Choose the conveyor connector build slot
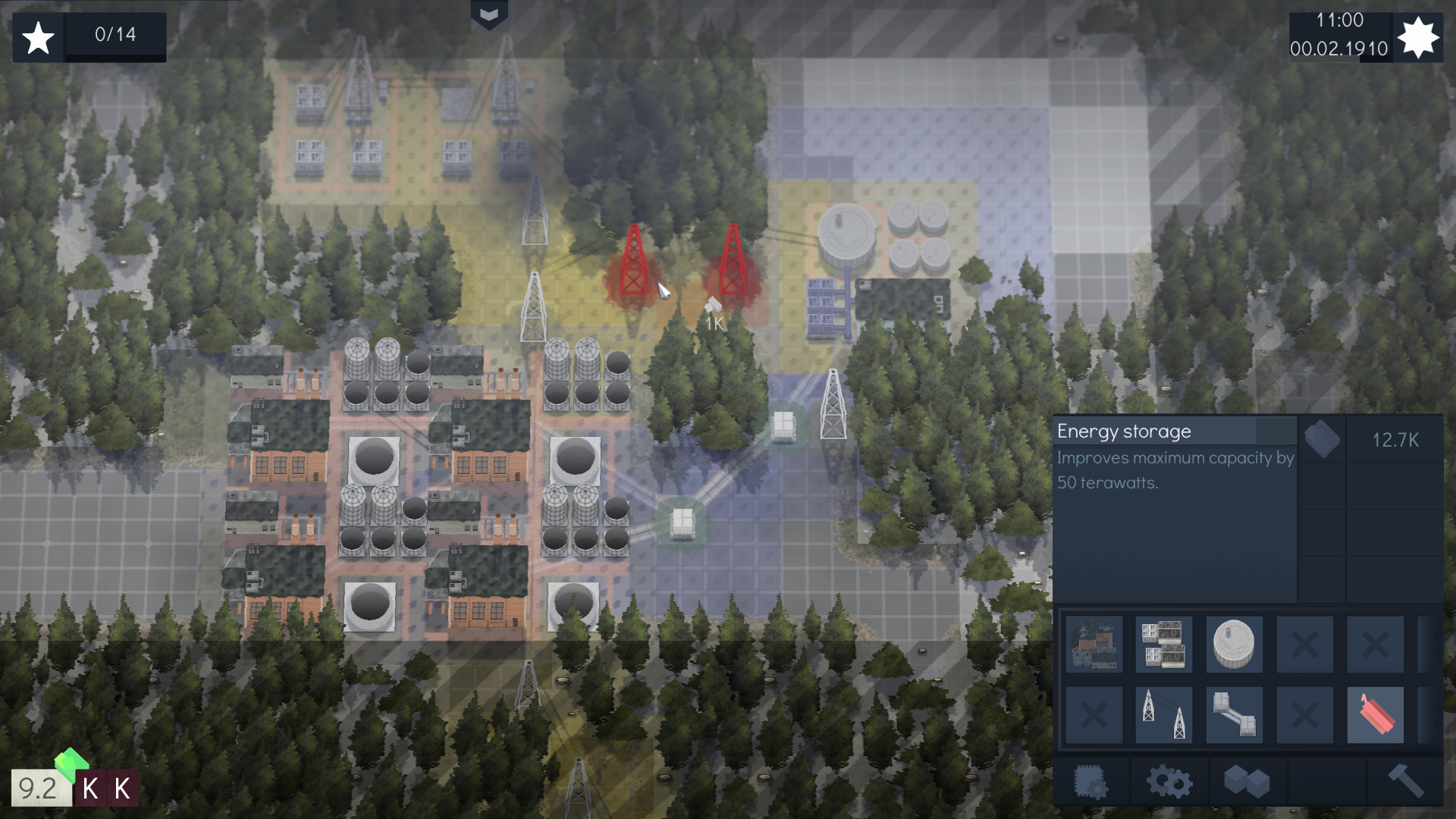This screenshot has width=1456, height=819. [1234, 714]
